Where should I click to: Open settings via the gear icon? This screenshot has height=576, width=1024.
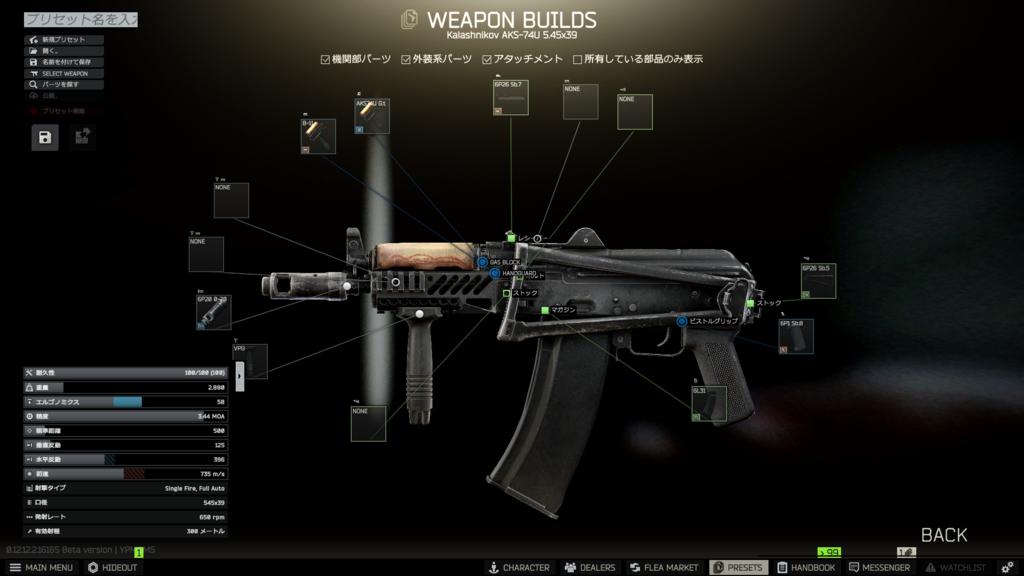pyautogui.click(x=1007, y=567)
